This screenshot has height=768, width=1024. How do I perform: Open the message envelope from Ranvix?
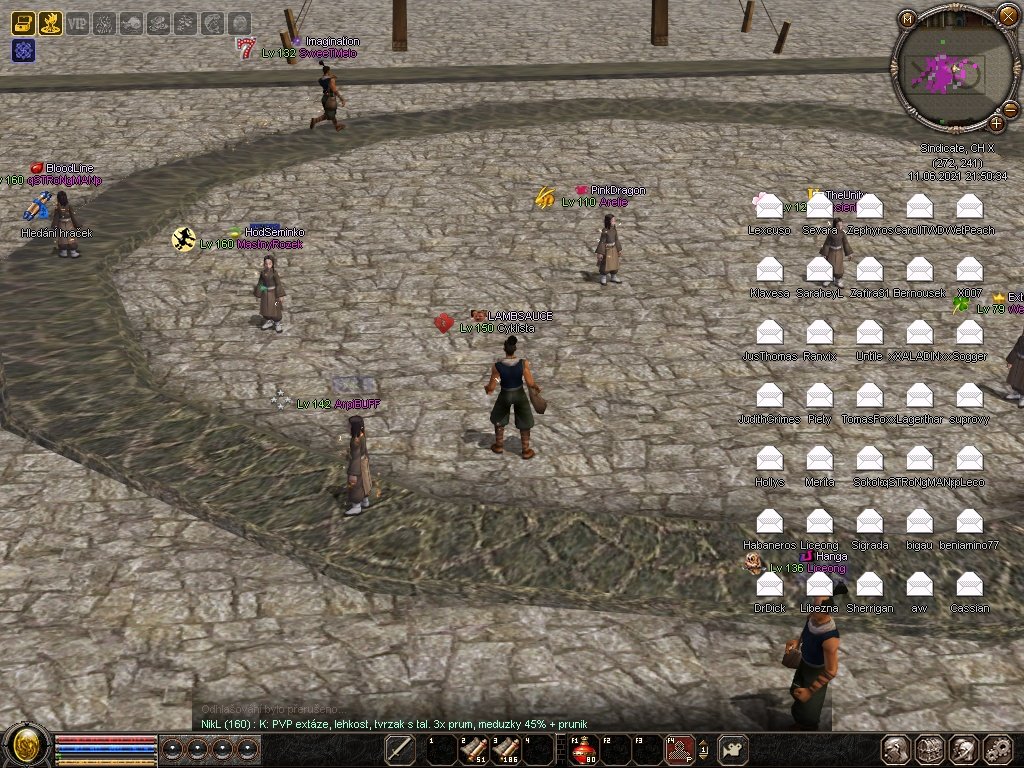[x=819, y=333]
